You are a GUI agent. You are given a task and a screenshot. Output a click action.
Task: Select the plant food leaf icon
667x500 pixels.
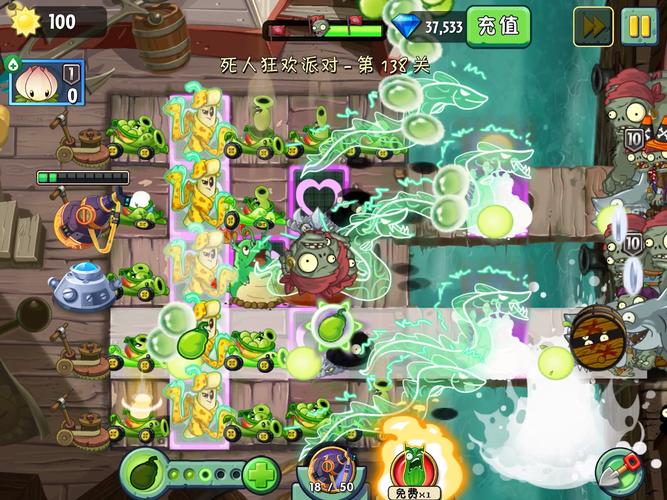click(x=145, y=471)
